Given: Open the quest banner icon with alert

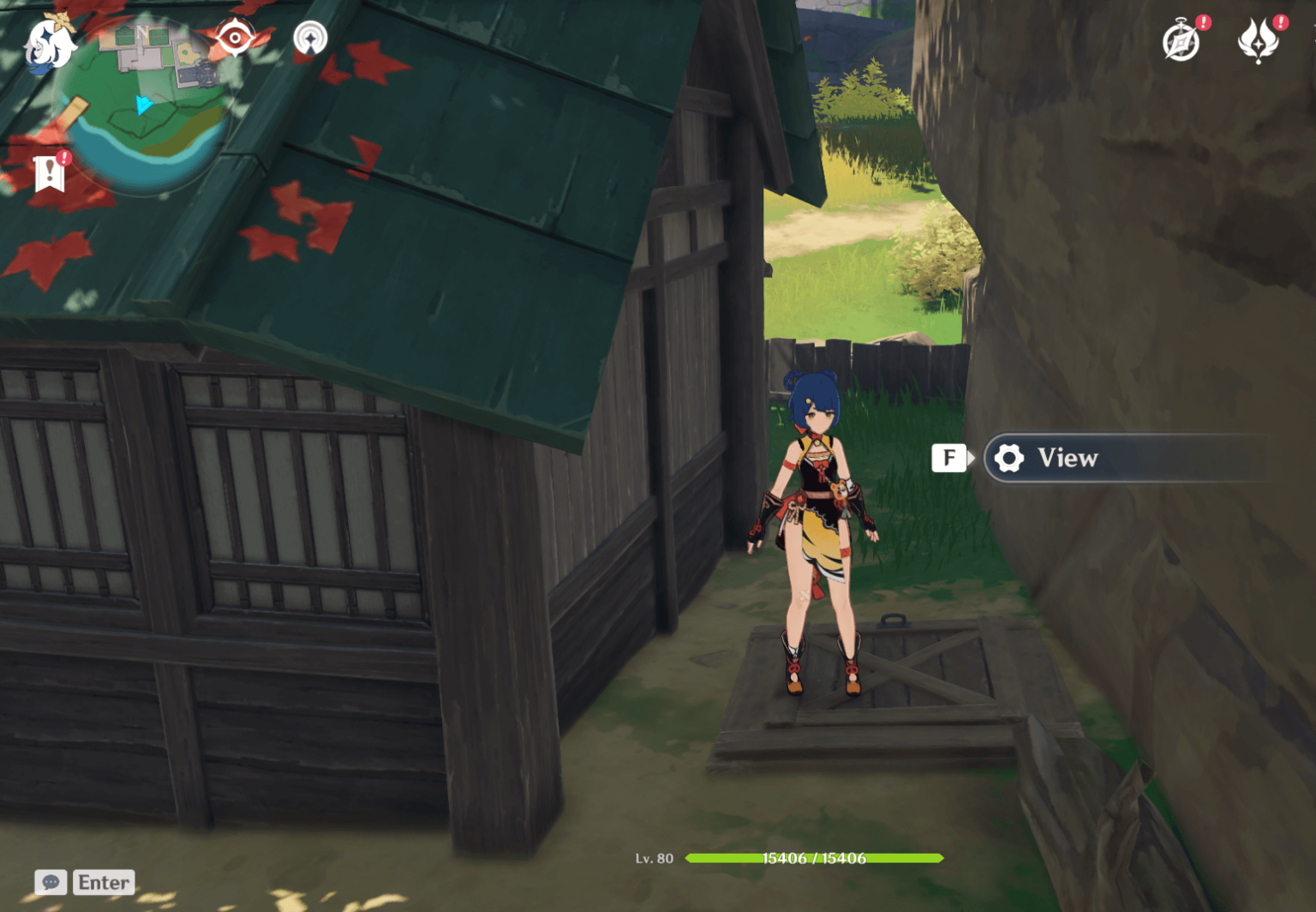Looking at the screenshot, I should tap(50, 173).
